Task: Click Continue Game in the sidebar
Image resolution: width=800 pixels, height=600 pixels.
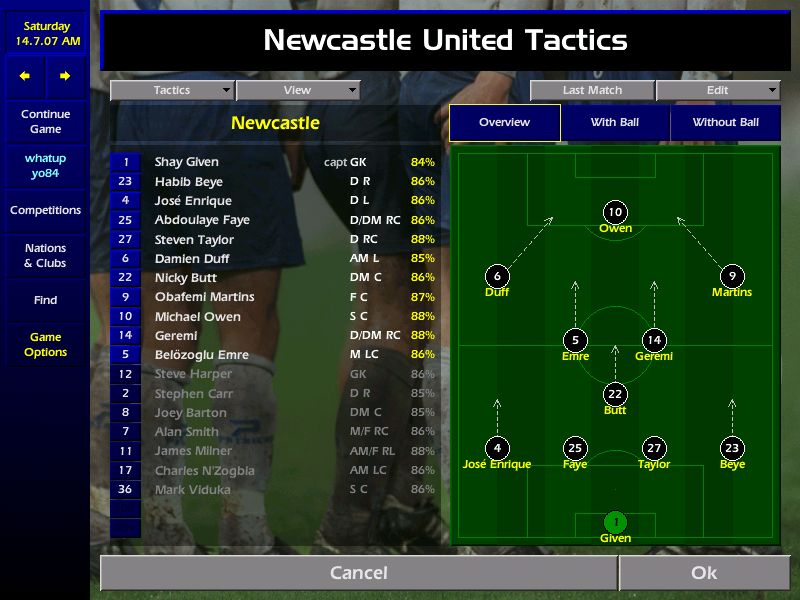Action: pos(45,122)
